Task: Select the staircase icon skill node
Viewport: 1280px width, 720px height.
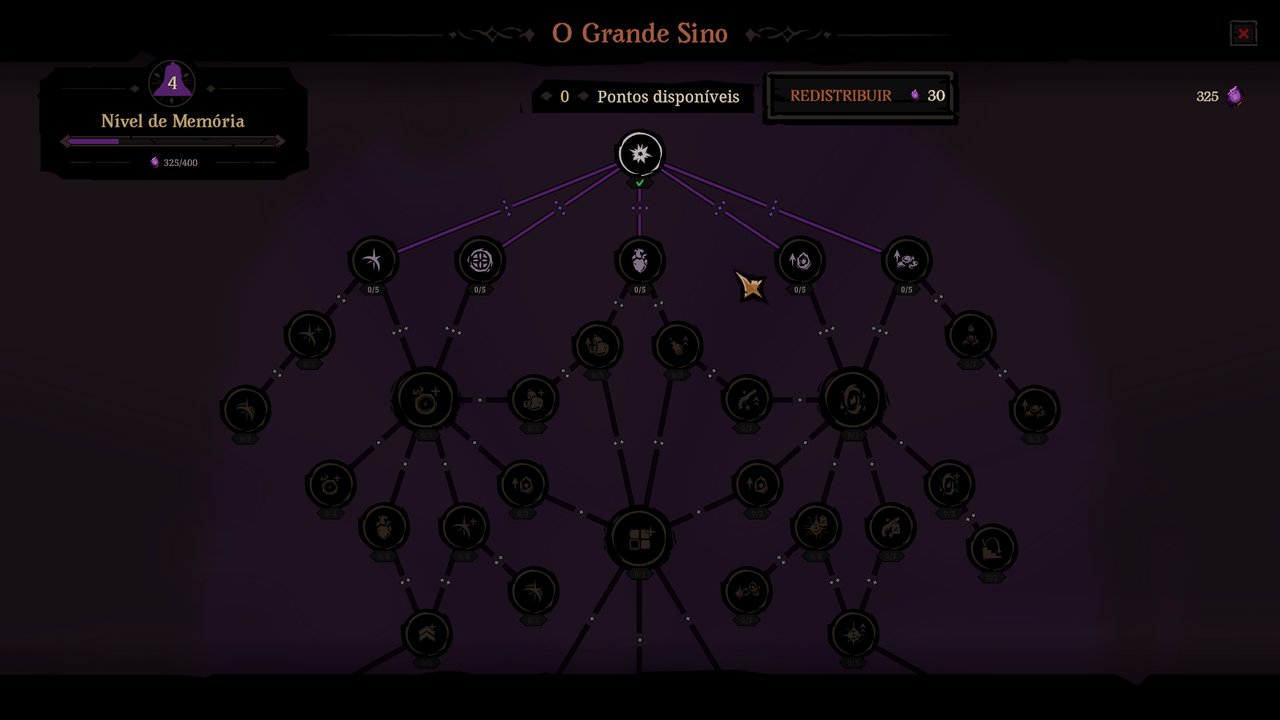Action: (x=992, y=548)
